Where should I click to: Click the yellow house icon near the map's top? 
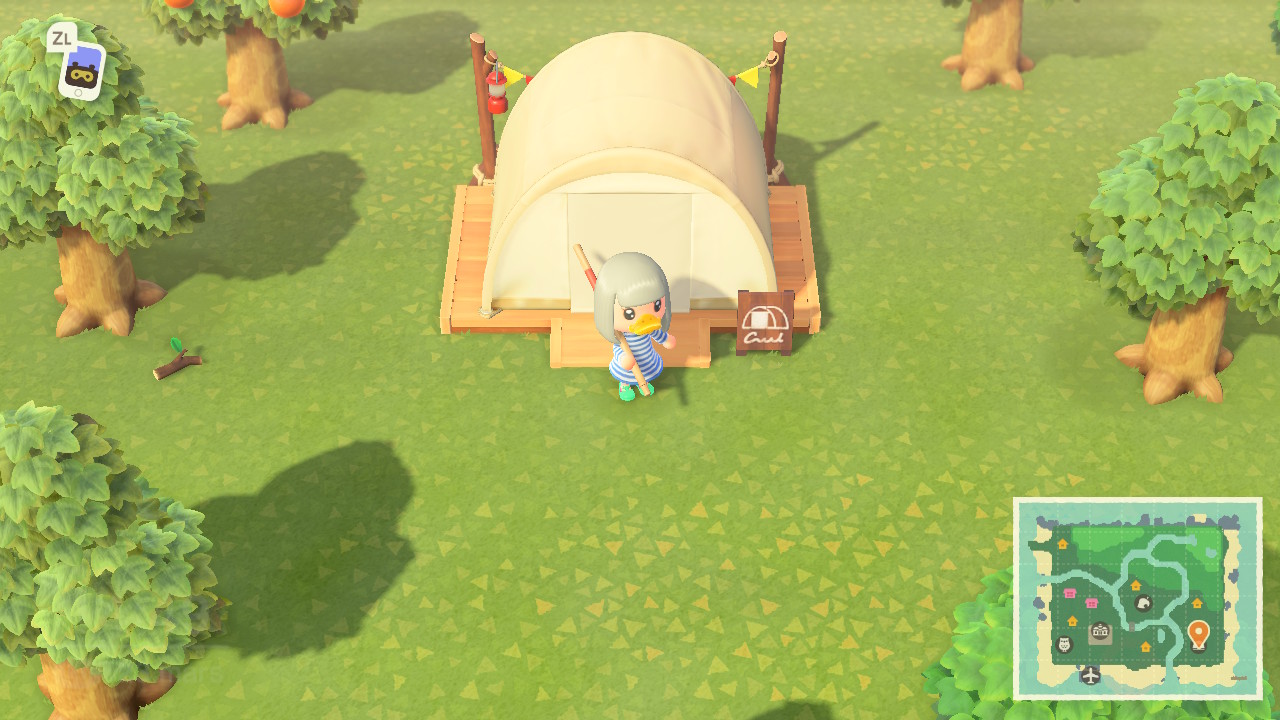(1063, 544)
